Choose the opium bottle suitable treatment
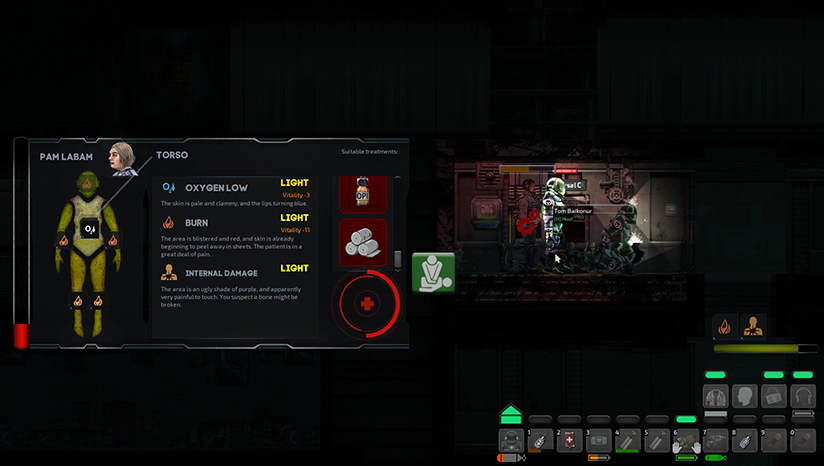 (363, 194)
